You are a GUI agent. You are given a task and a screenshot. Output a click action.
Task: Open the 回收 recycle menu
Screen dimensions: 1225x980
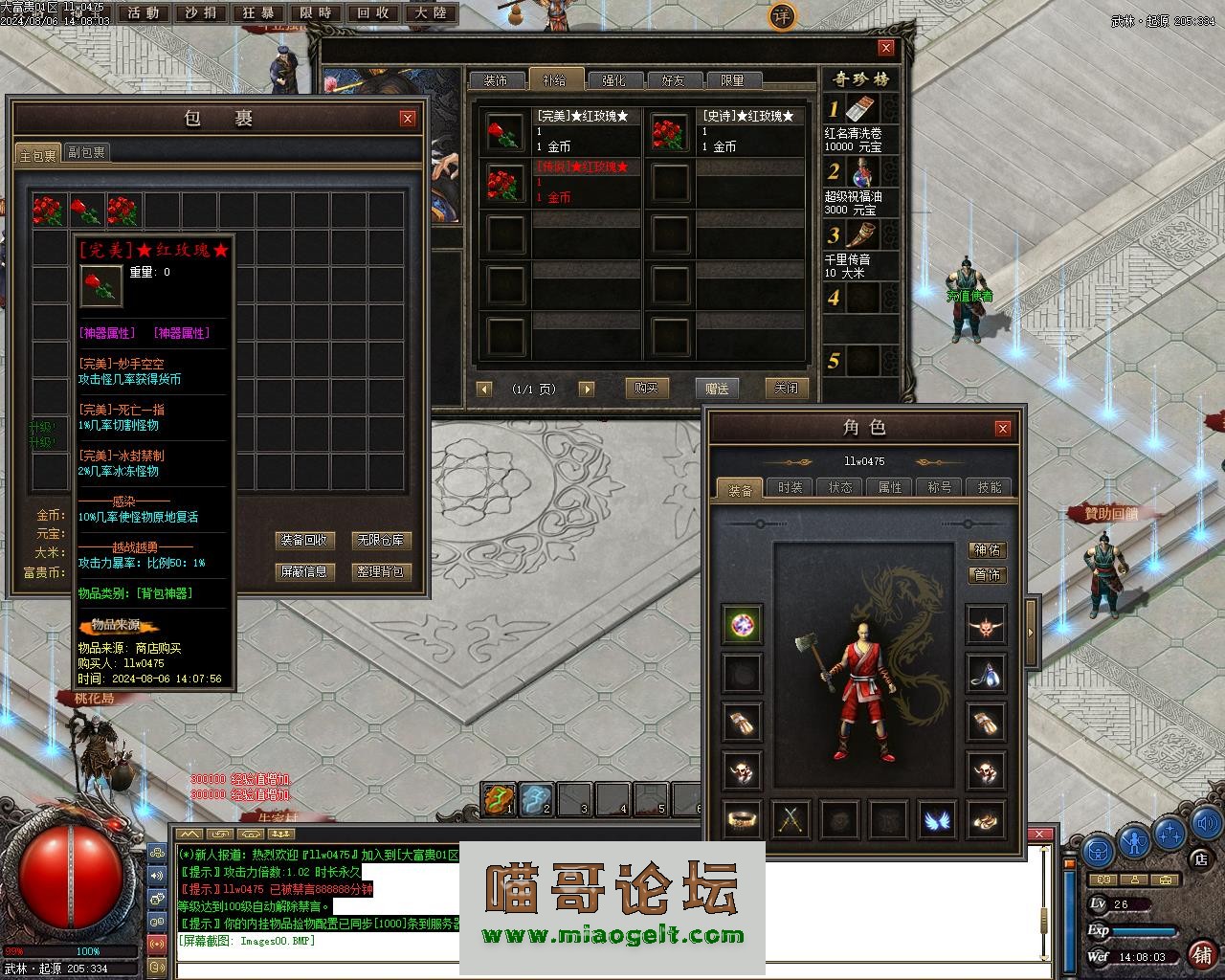pyautogui.click(x=373, y=13)
